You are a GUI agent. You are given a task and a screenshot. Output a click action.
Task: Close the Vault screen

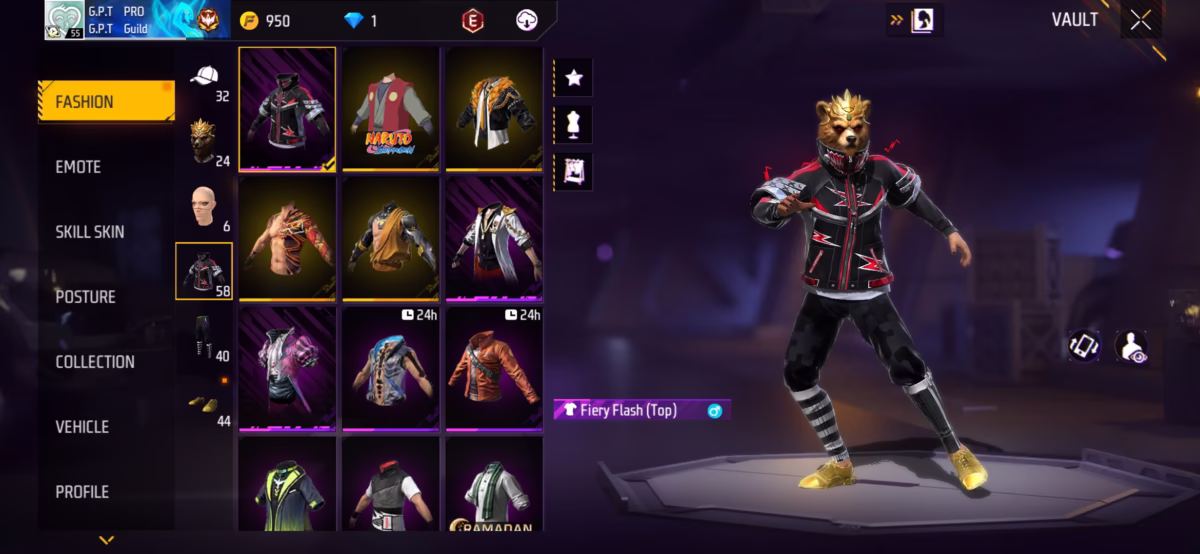coord(1140,21)
